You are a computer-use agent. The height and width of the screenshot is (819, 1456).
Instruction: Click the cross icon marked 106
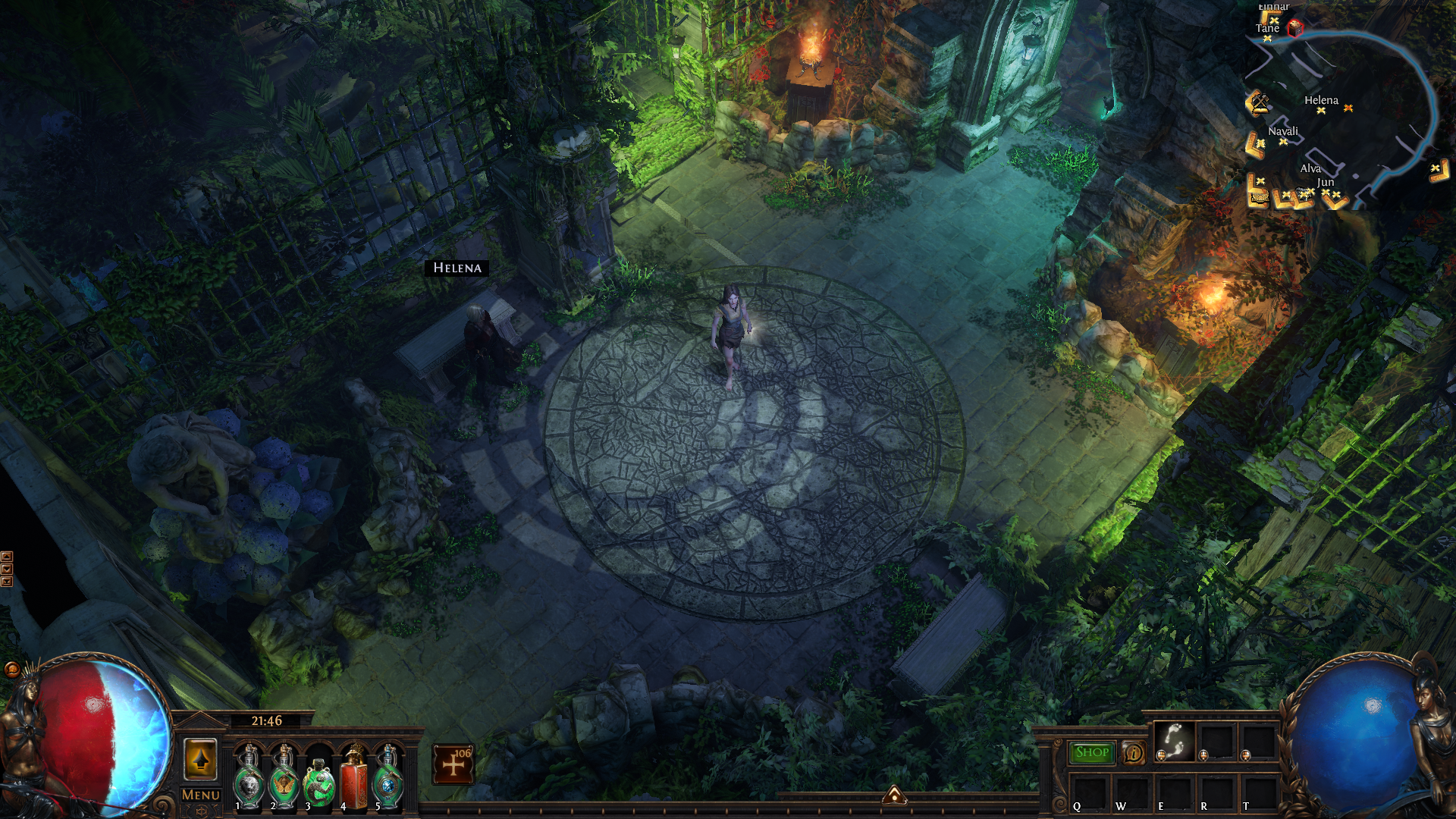point(453,764)
